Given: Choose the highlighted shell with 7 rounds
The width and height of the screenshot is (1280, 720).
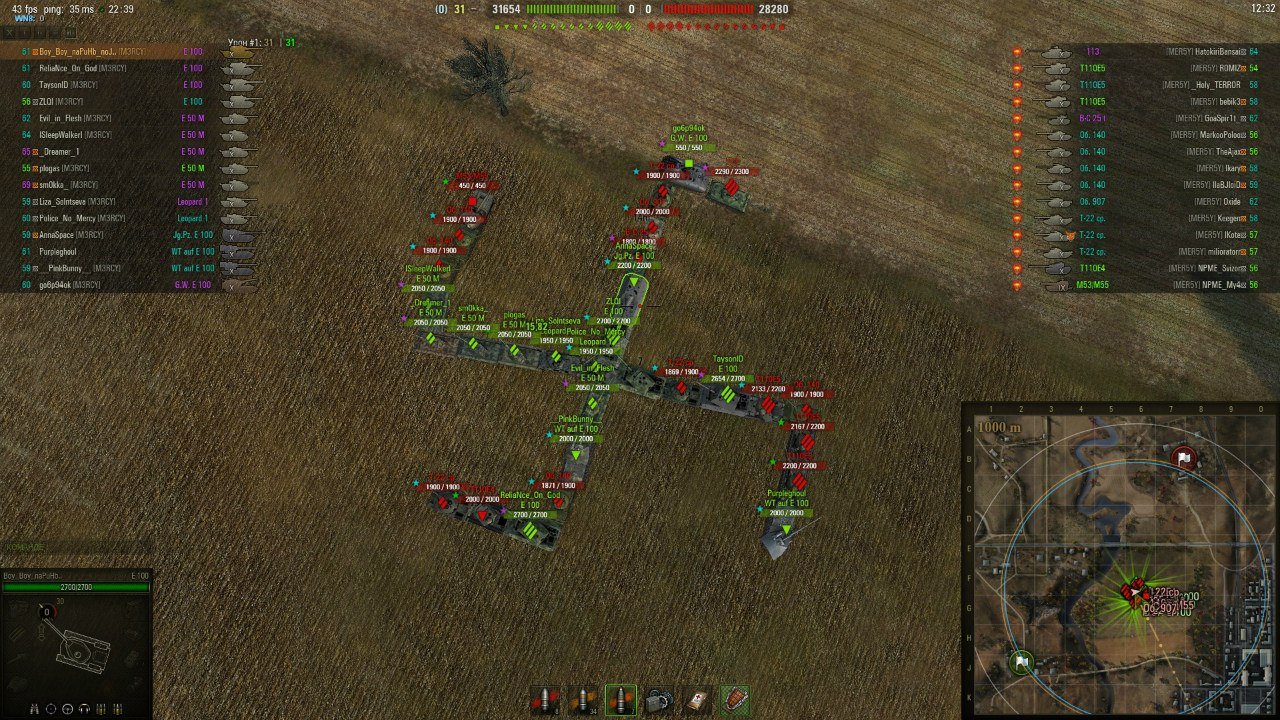Looking at the screenshot, I should point(620,699).
